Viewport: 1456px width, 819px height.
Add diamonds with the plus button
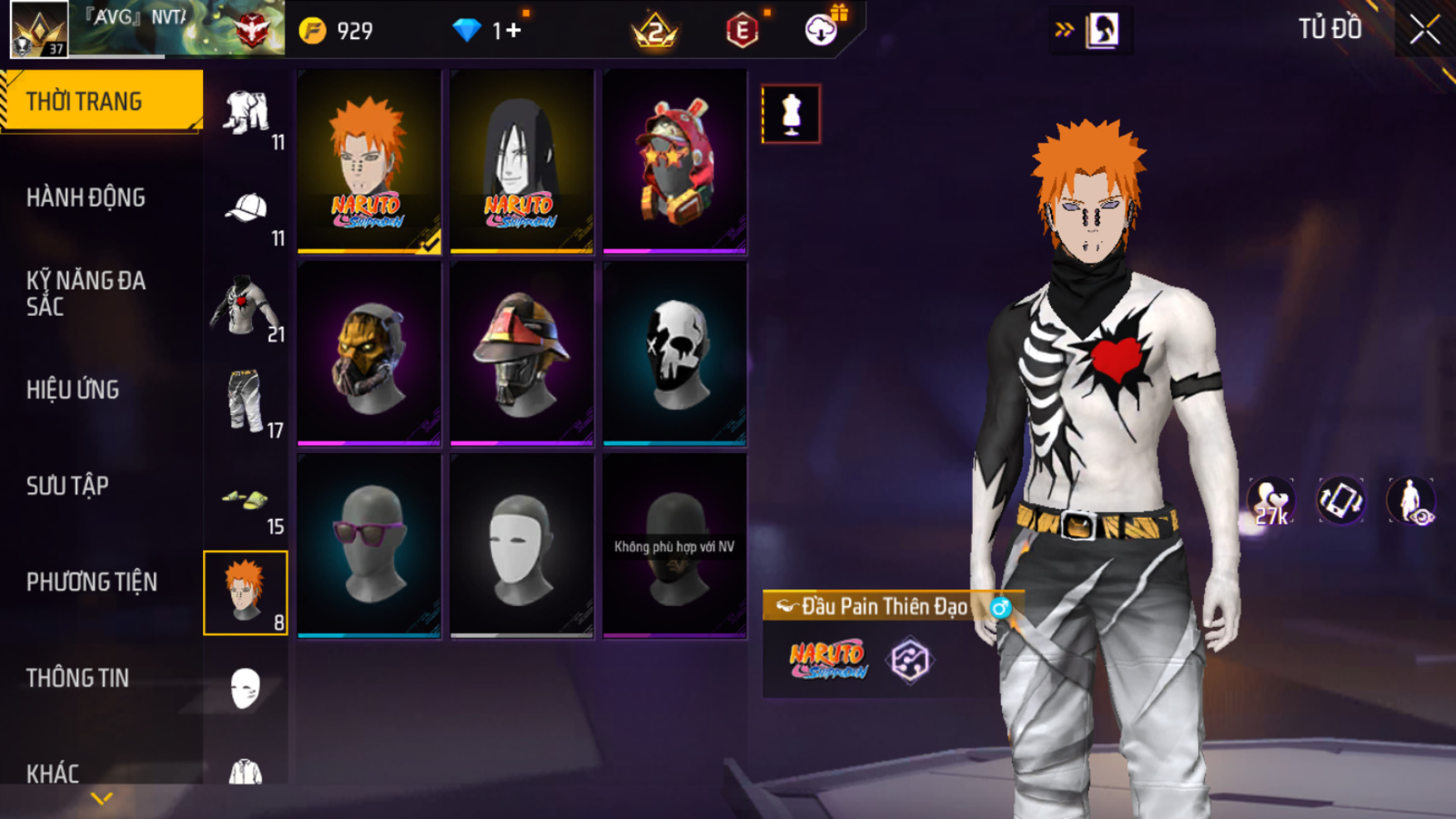tap(514, 31)
